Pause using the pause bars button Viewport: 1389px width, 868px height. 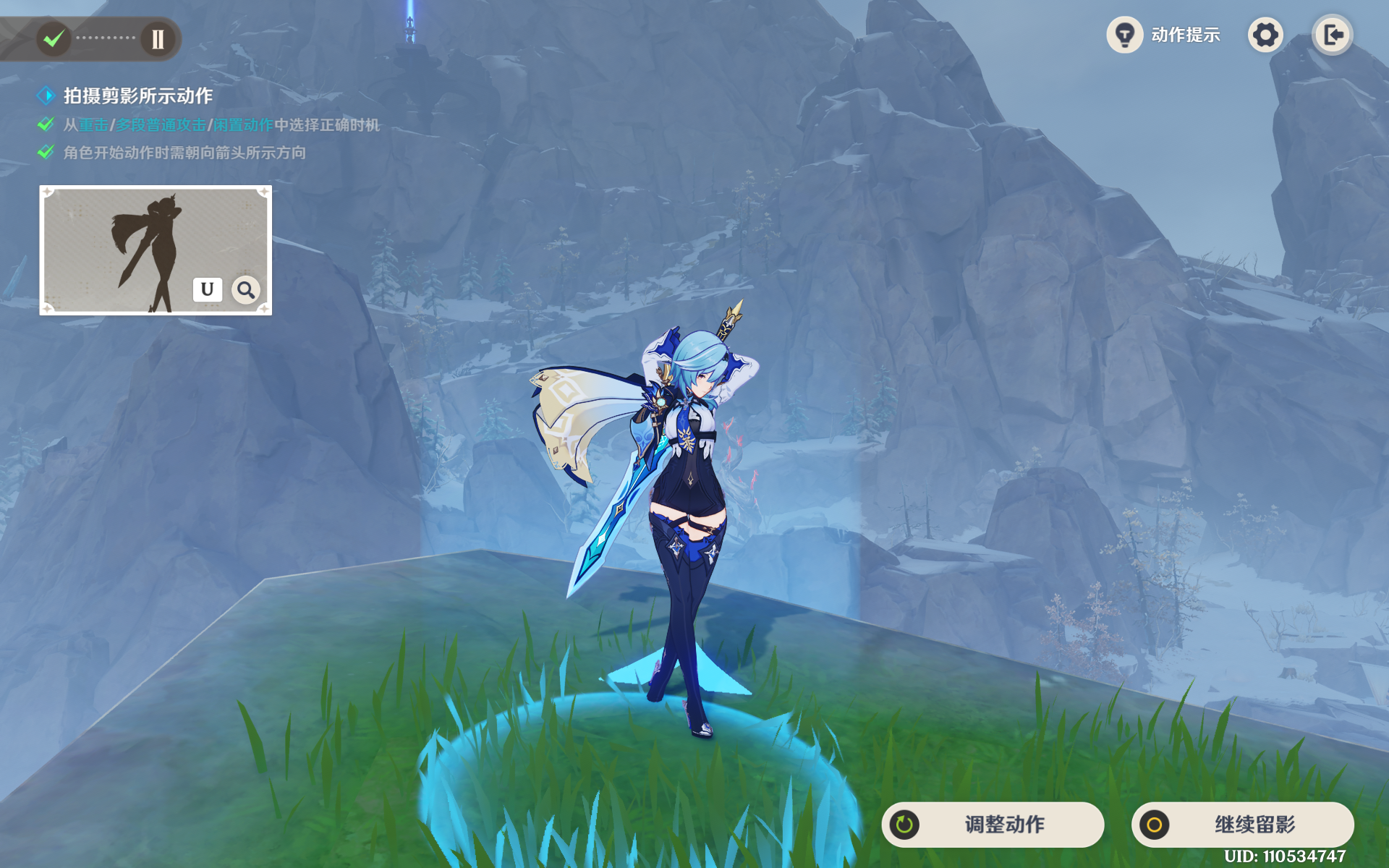[x=158, y=38]
